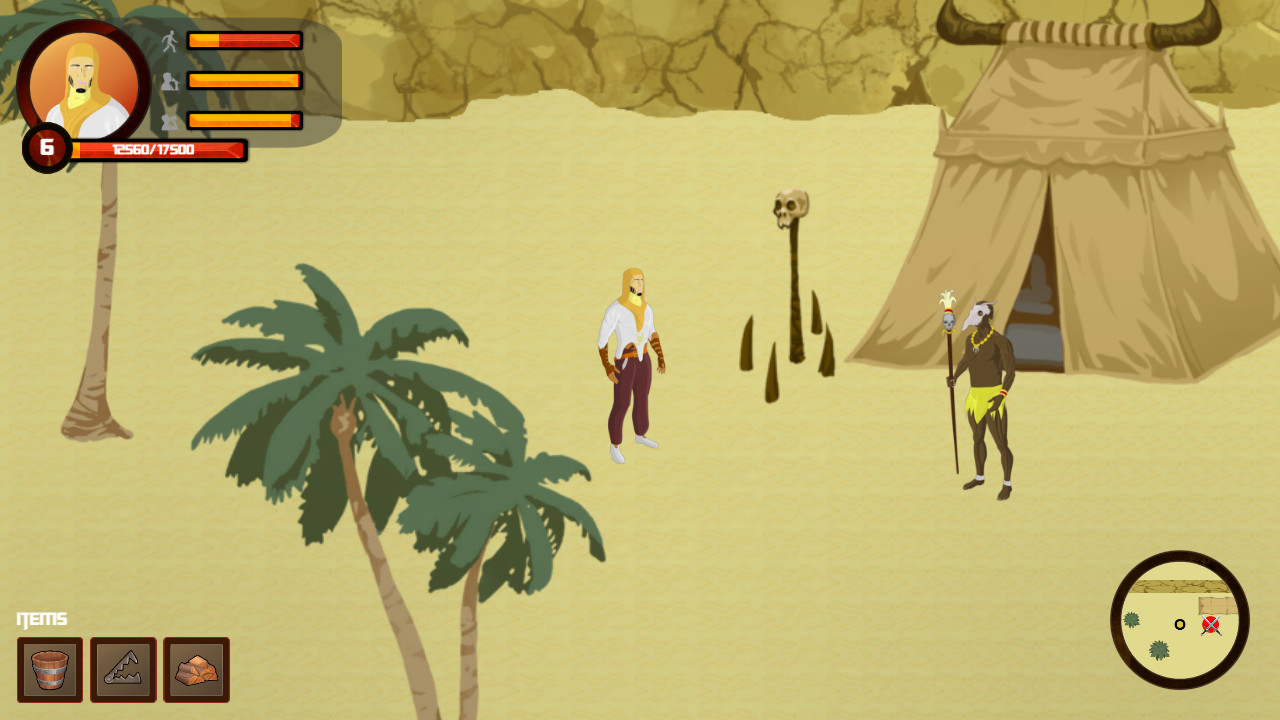Viewport: 1280px width, 720px height.
Task: Open the circular minimap
Action: [1180, 622]
